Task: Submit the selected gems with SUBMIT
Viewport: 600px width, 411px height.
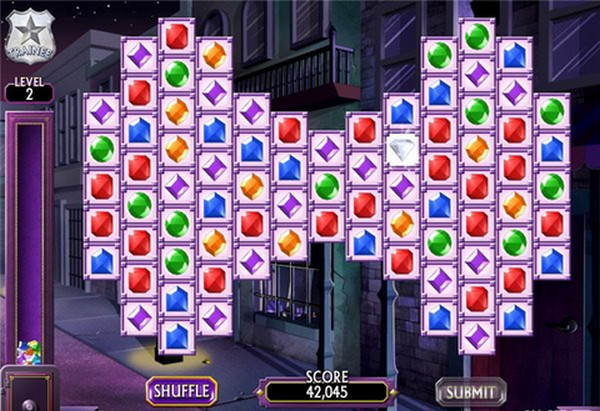Action: point(470,389)
